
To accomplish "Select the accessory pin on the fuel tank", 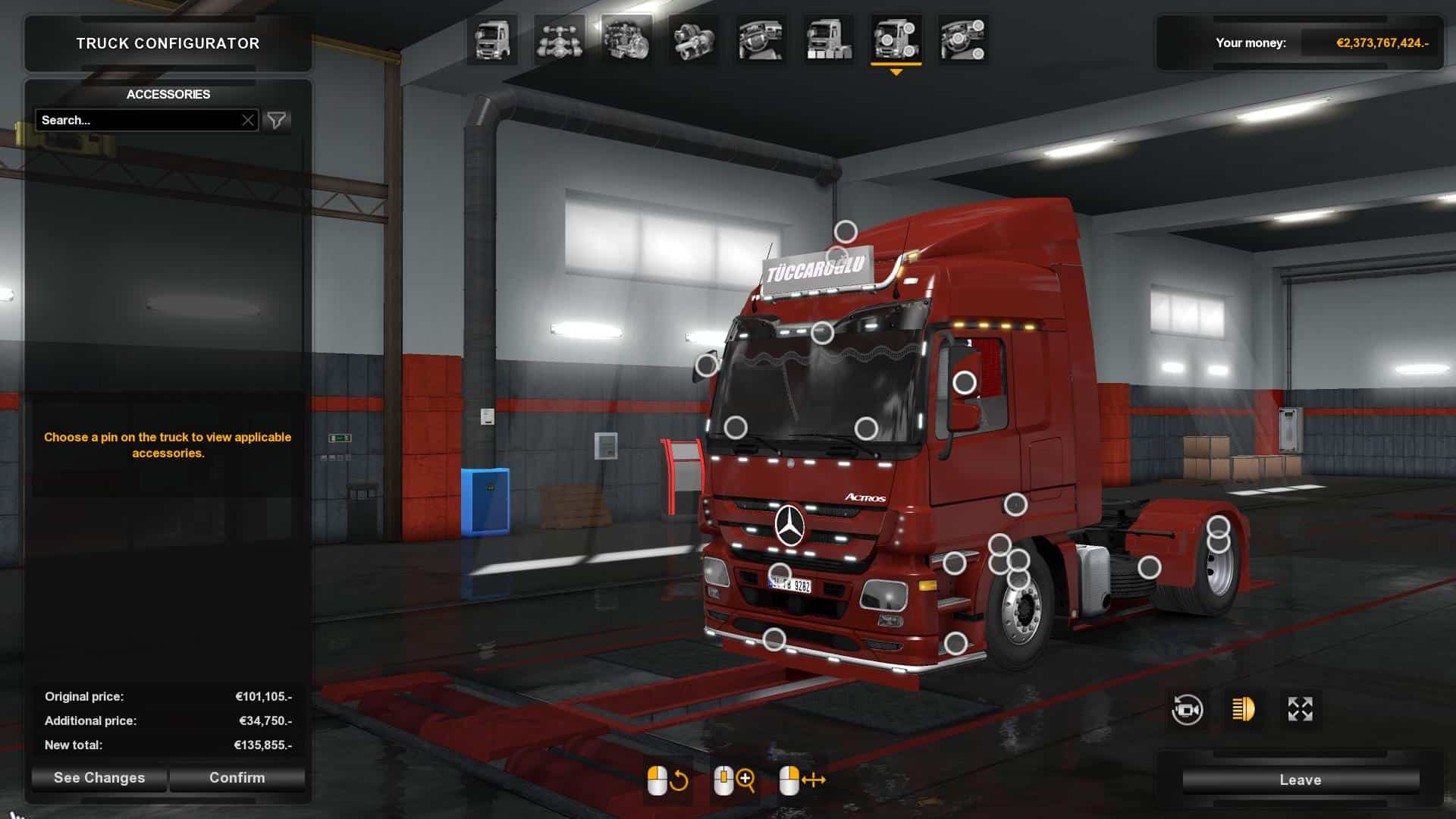I will tap(1150, 567).
